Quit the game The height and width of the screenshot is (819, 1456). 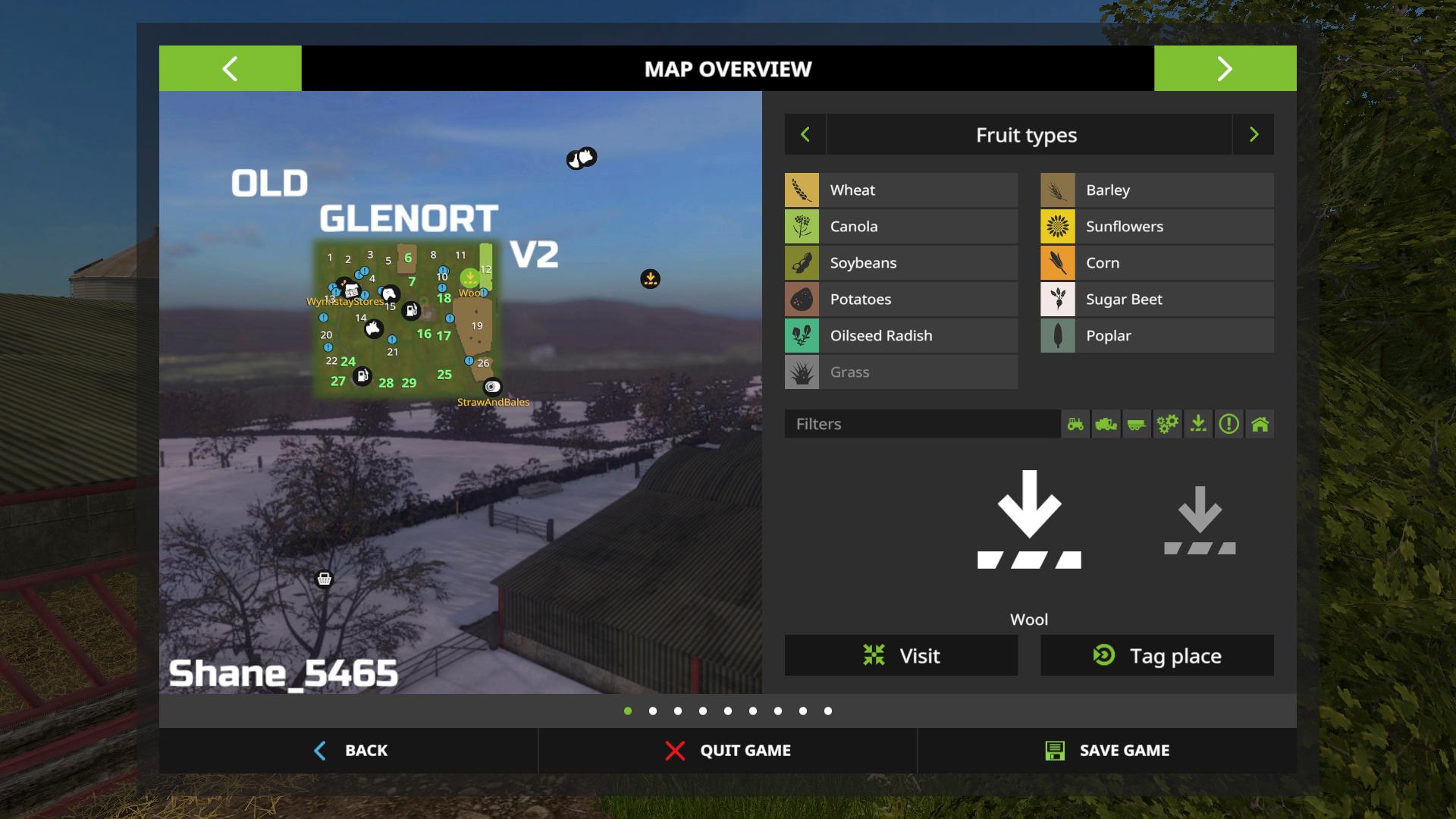click(727, 750)
